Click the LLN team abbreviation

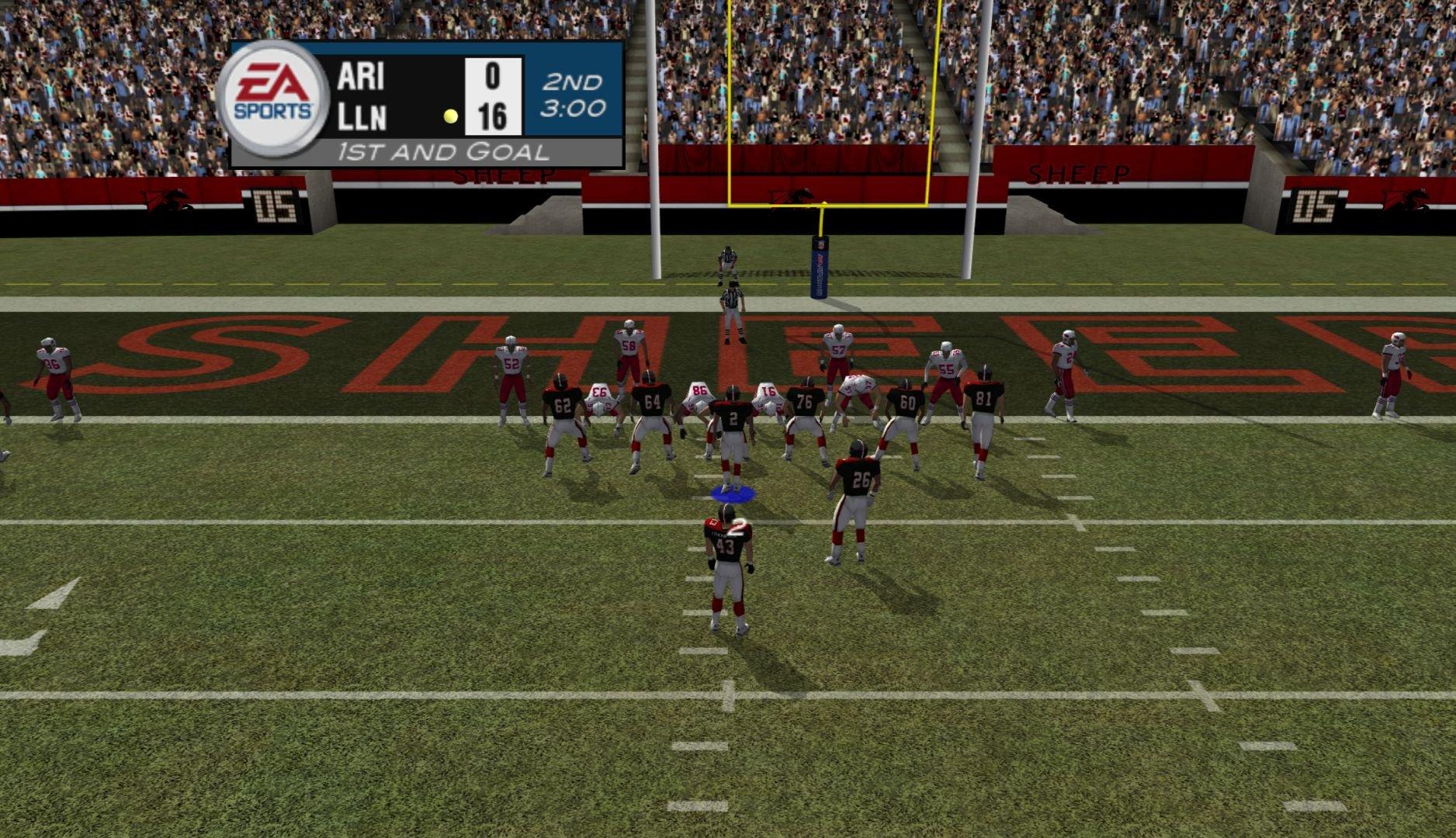[x=362, y=118]
